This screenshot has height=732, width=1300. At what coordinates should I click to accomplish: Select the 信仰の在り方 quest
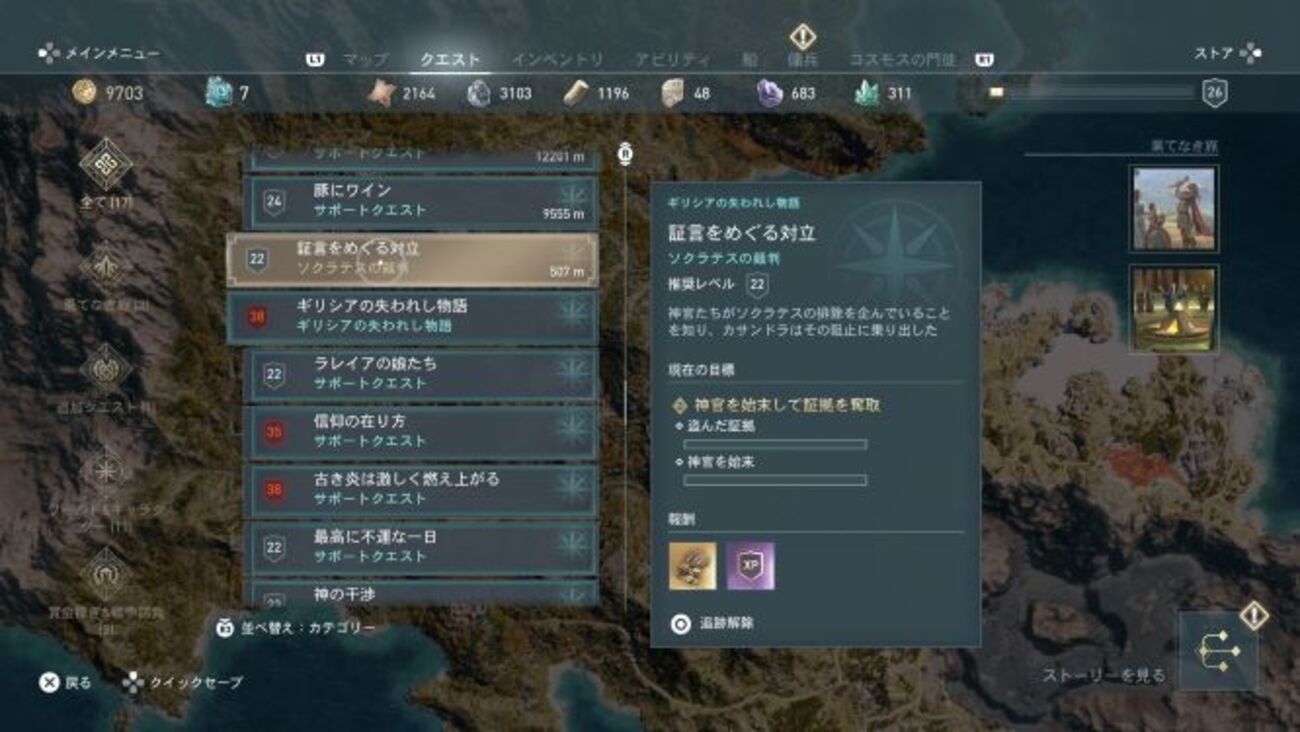[421, 431]
